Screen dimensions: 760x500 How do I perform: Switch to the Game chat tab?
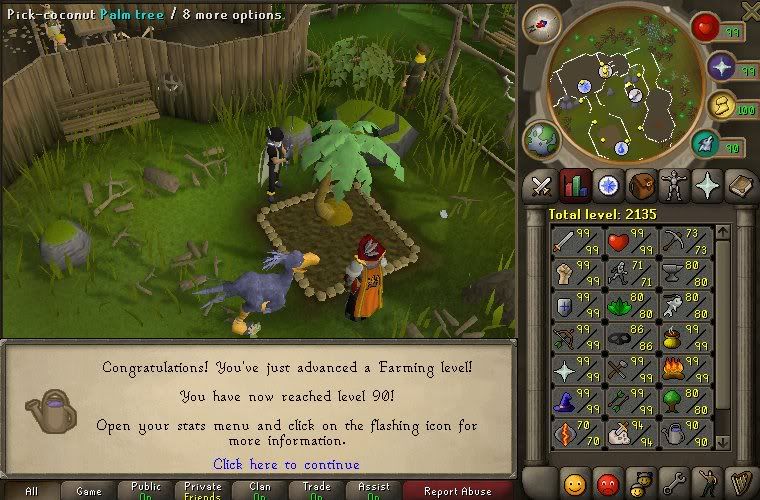point(89,491)
